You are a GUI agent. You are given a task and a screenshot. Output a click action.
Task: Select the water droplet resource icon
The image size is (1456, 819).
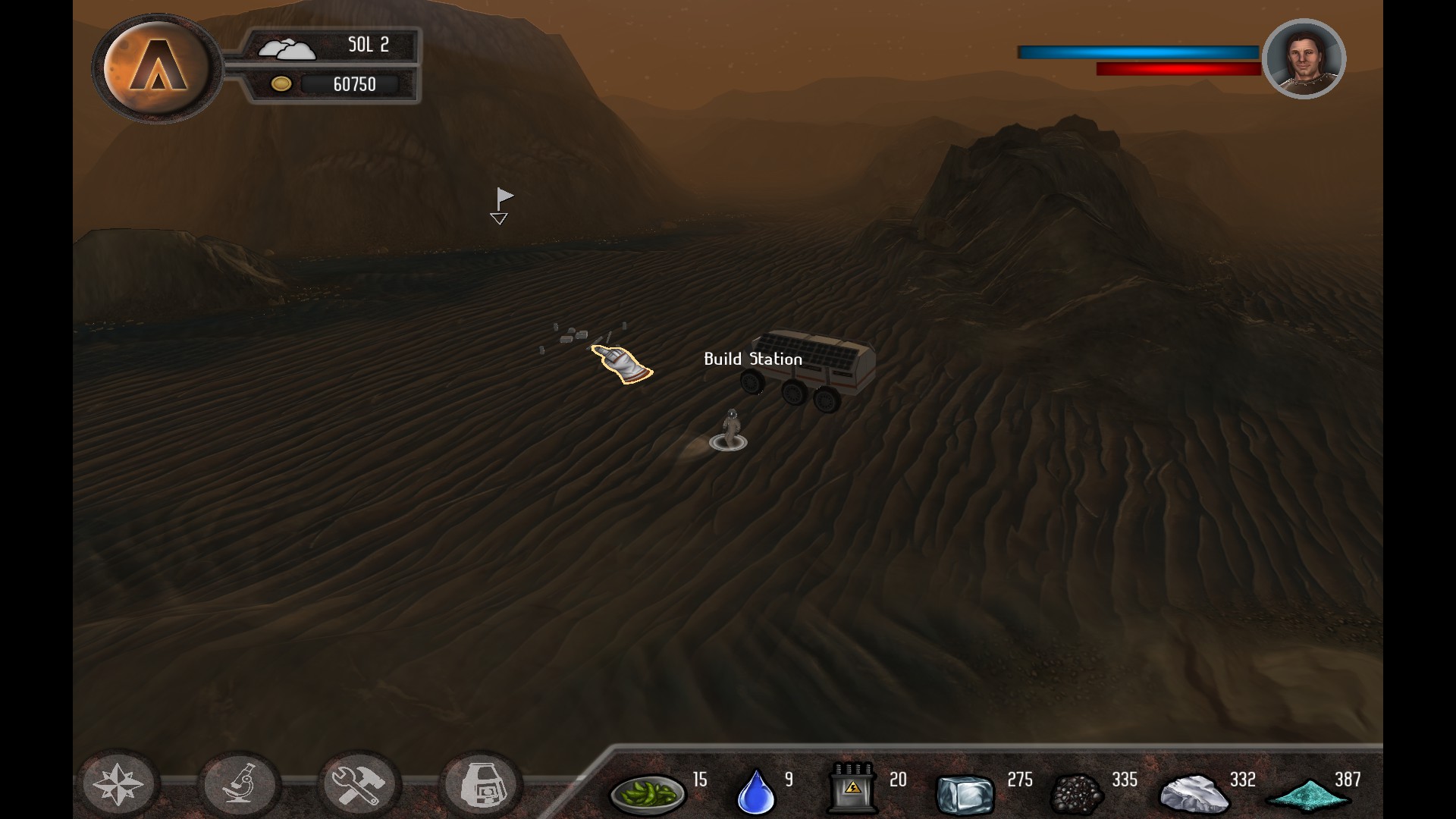(x=756, y=792)
